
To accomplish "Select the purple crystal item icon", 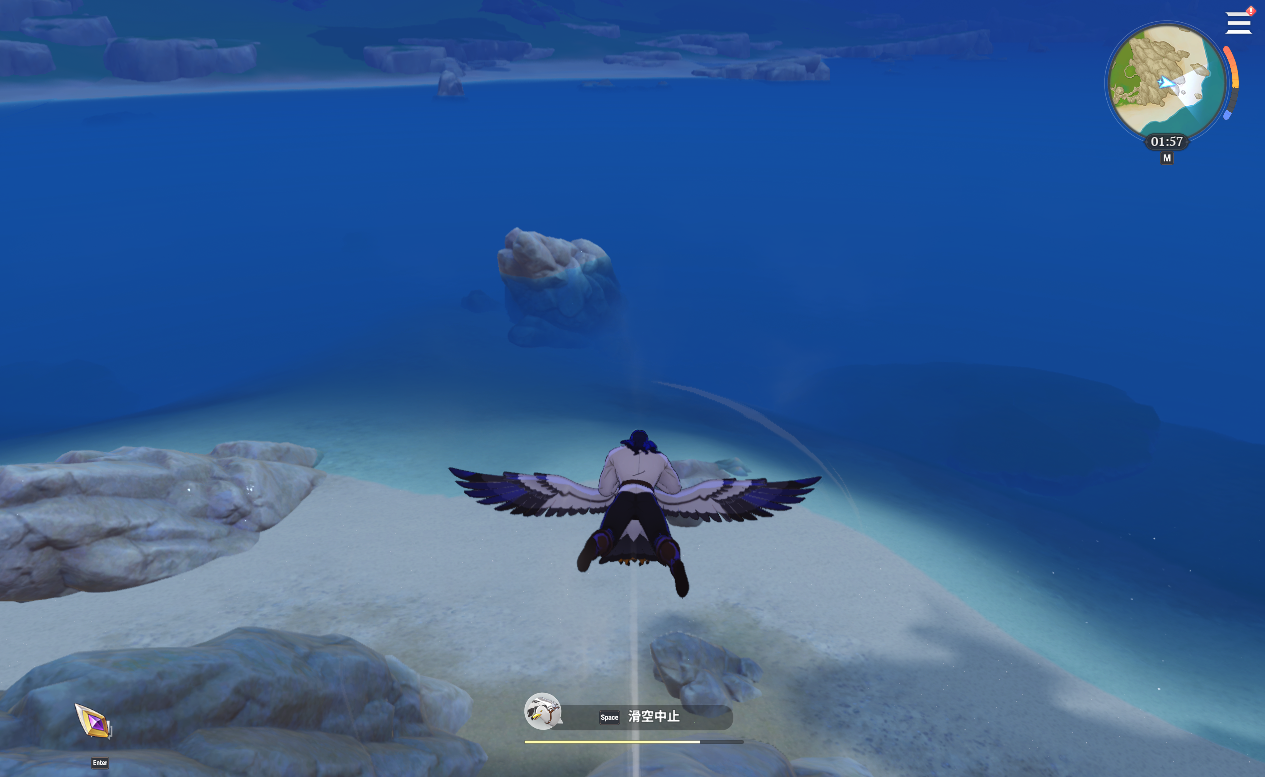I will tap(93, 721).
